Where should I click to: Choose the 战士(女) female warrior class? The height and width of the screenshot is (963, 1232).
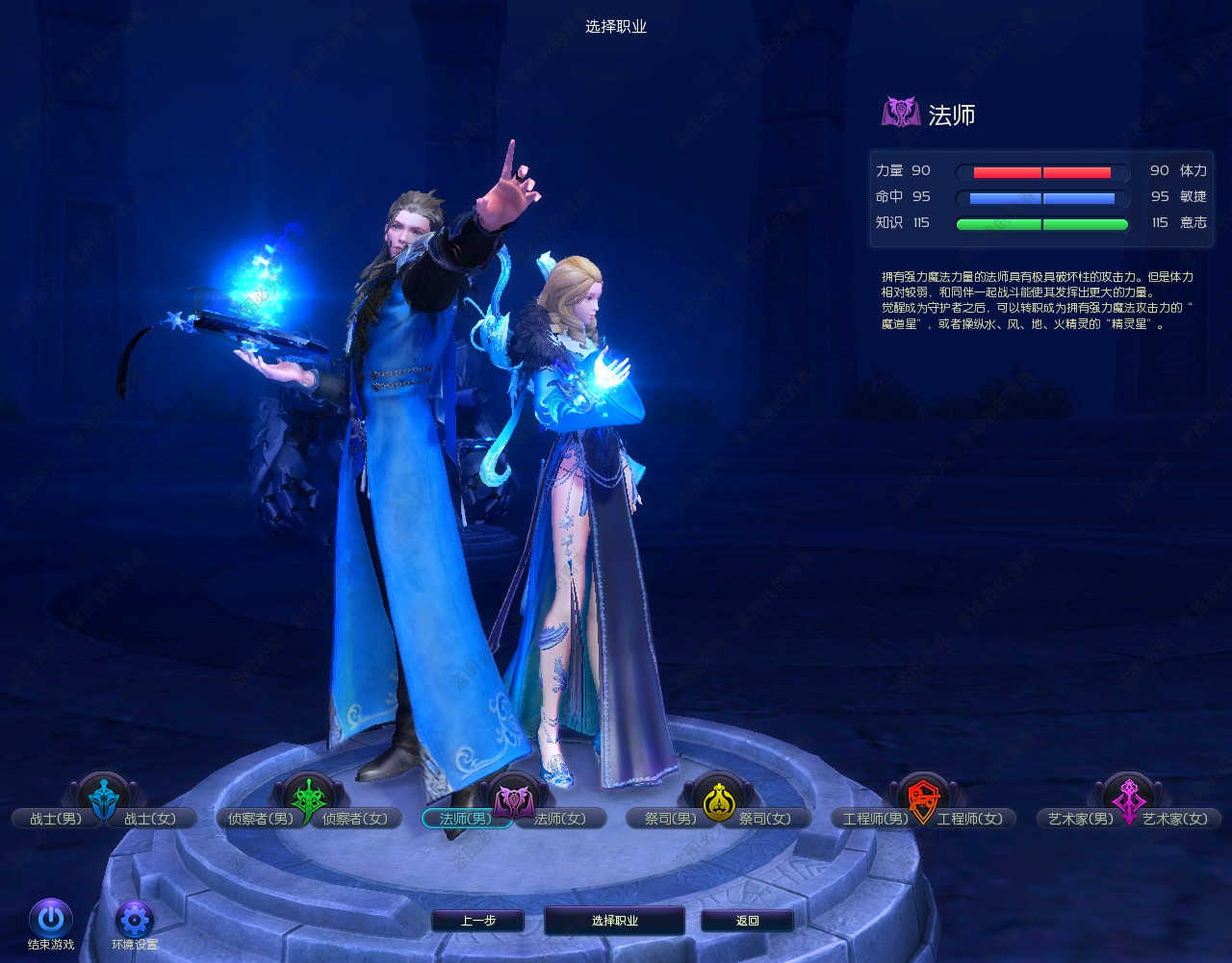[x=151, y=819]
